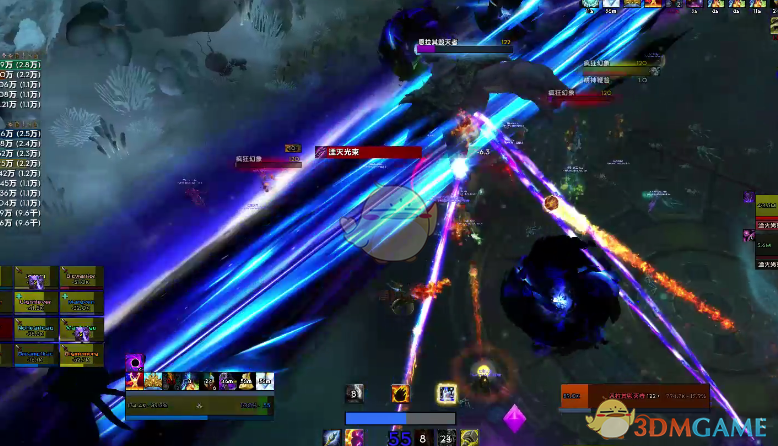Viewport: 778px width, 446px height.
Task: Activate the purple and yellow swirl ability
Action: pyautogui.click(x=355, y=437)
